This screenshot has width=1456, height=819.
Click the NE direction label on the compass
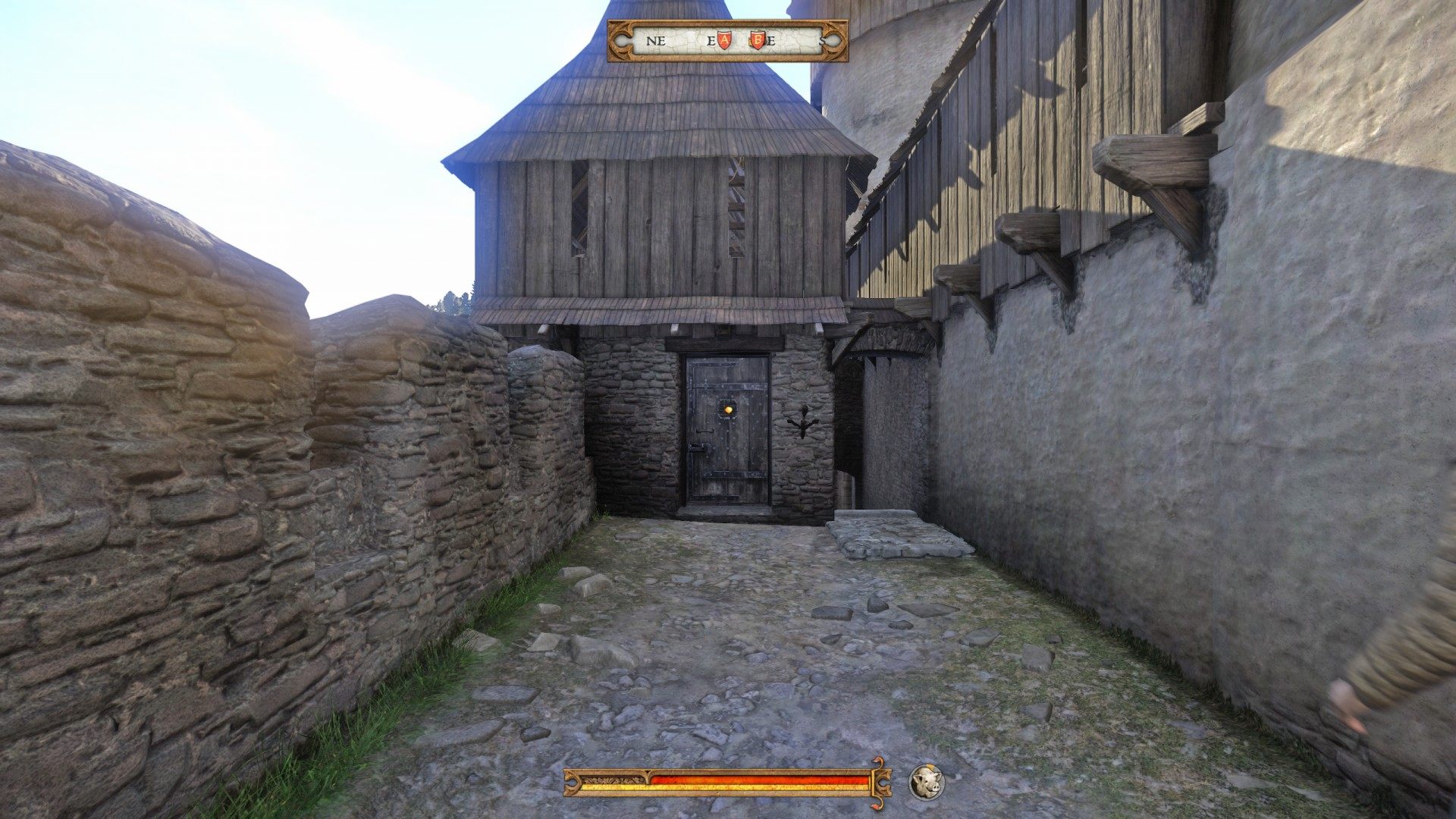656,41
